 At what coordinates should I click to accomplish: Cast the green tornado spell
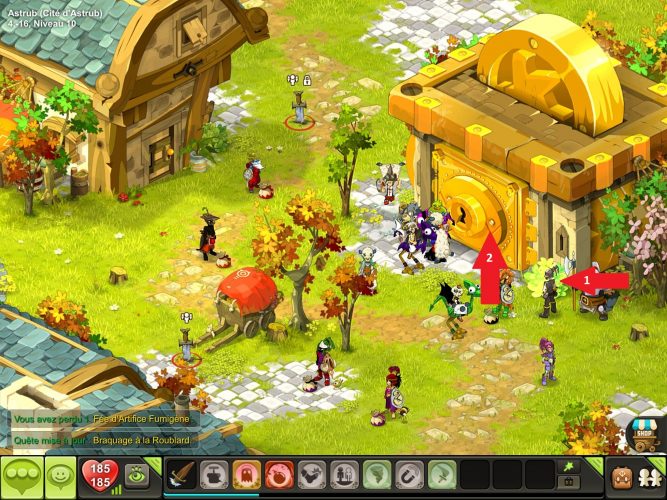pos(376,474)
